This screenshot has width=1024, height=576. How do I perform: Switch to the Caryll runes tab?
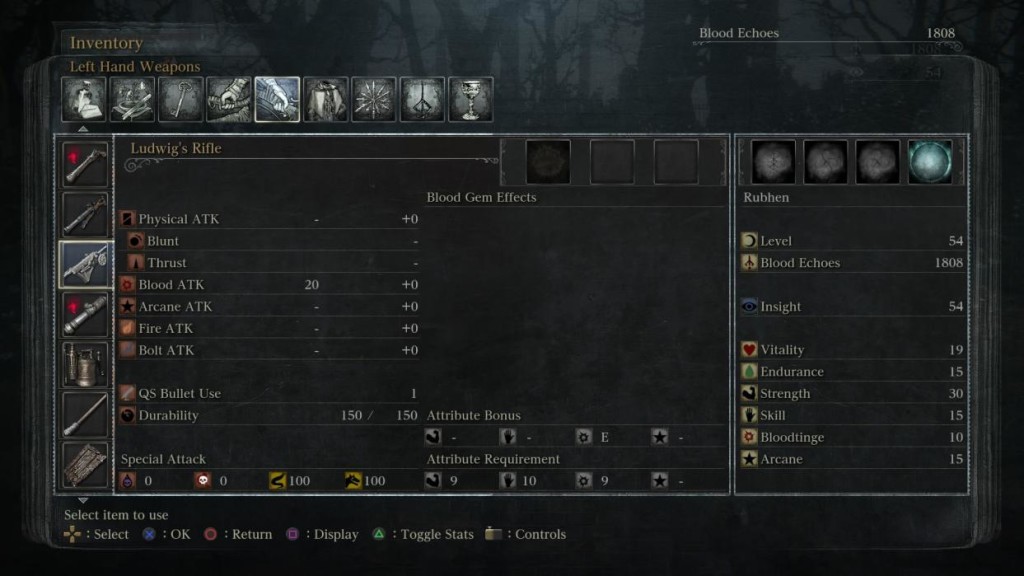[422, 100]
